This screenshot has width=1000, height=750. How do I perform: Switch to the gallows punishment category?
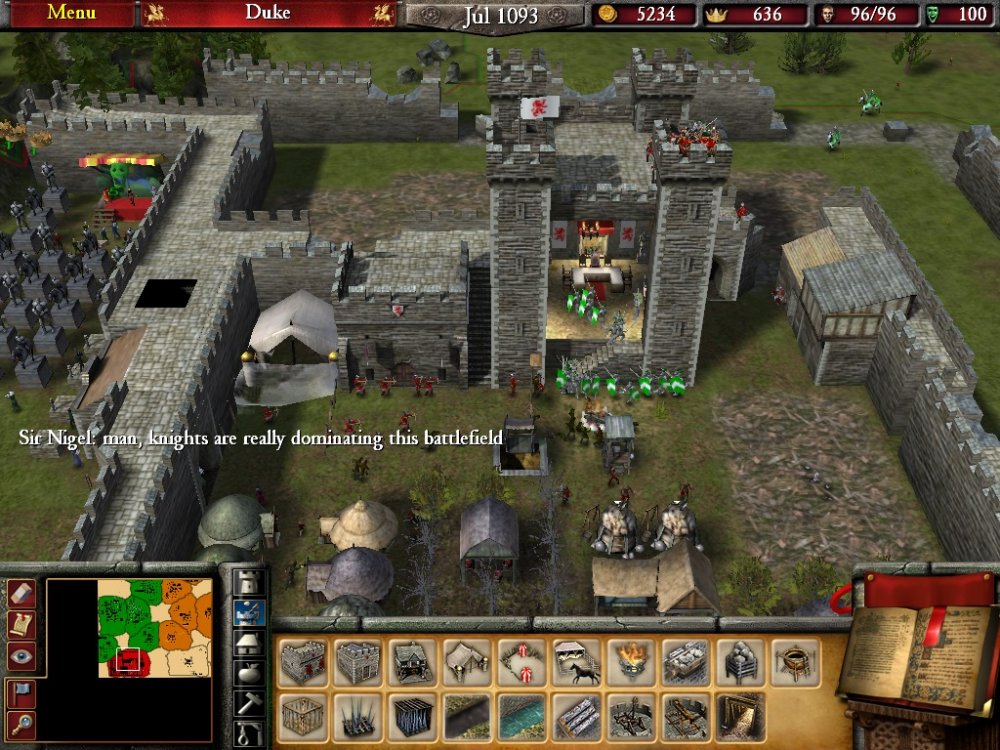coord(248,733)
